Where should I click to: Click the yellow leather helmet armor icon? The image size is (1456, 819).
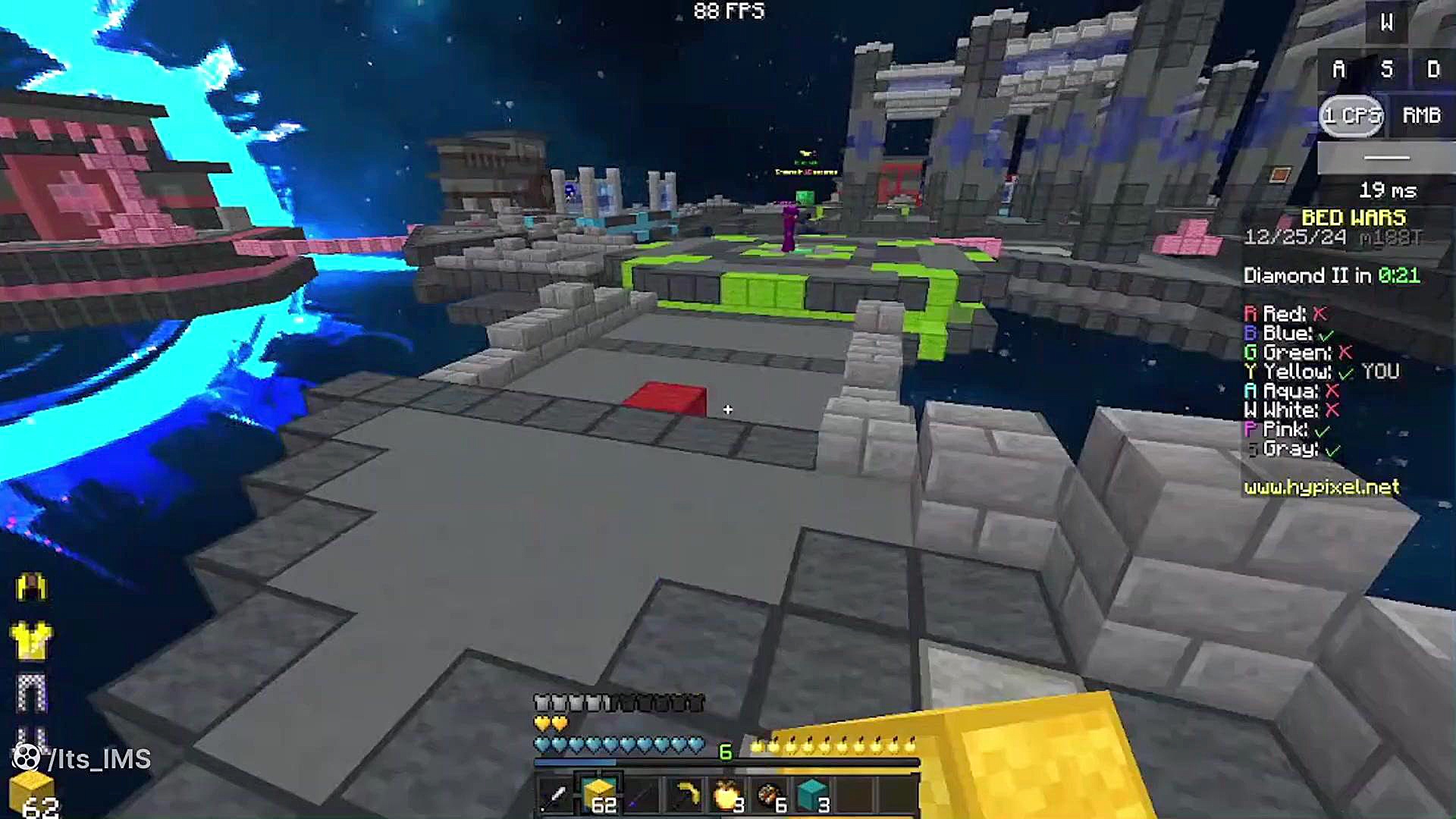(x=31, y=588)
